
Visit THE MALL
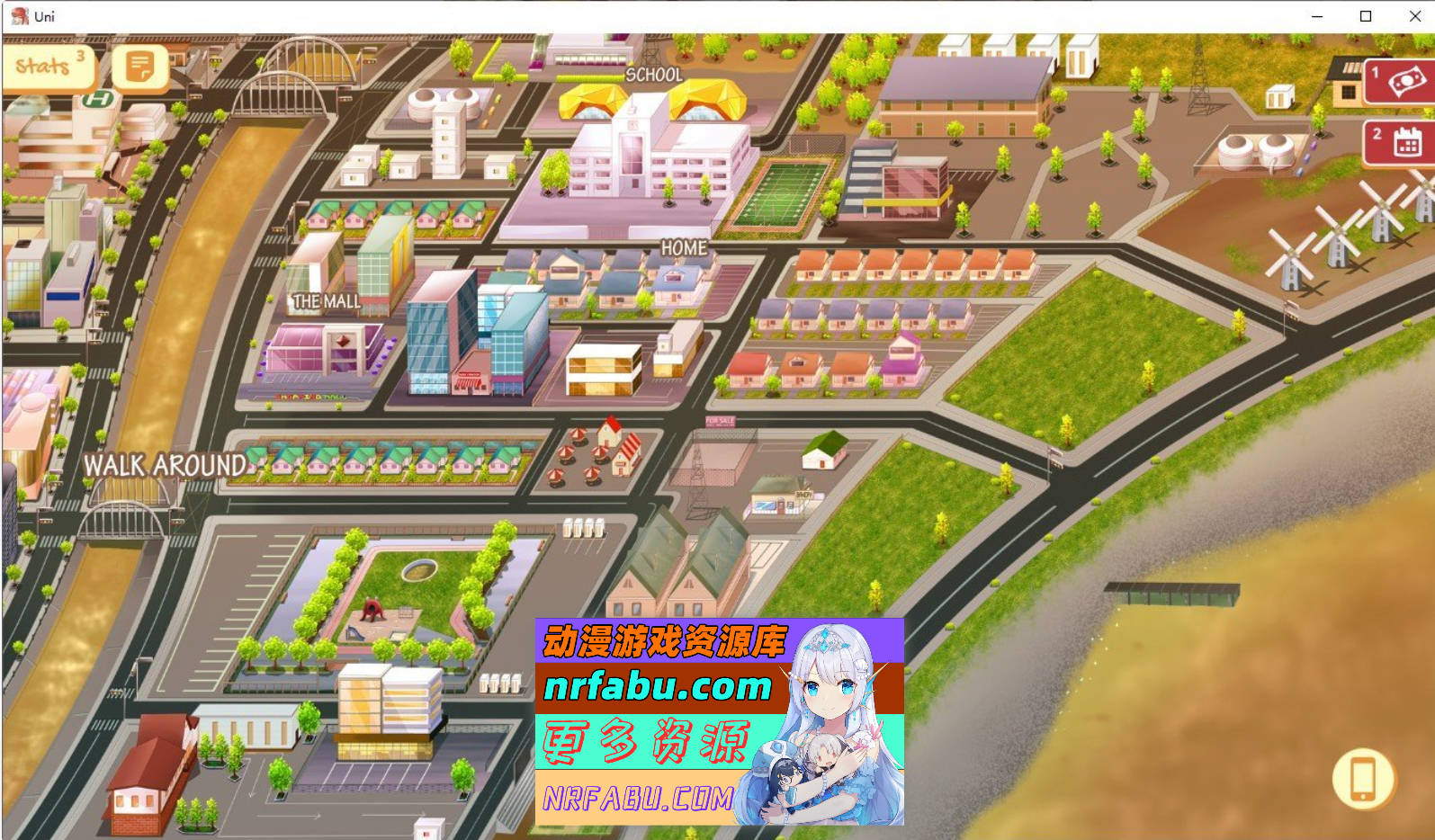(x=327, y=303)
